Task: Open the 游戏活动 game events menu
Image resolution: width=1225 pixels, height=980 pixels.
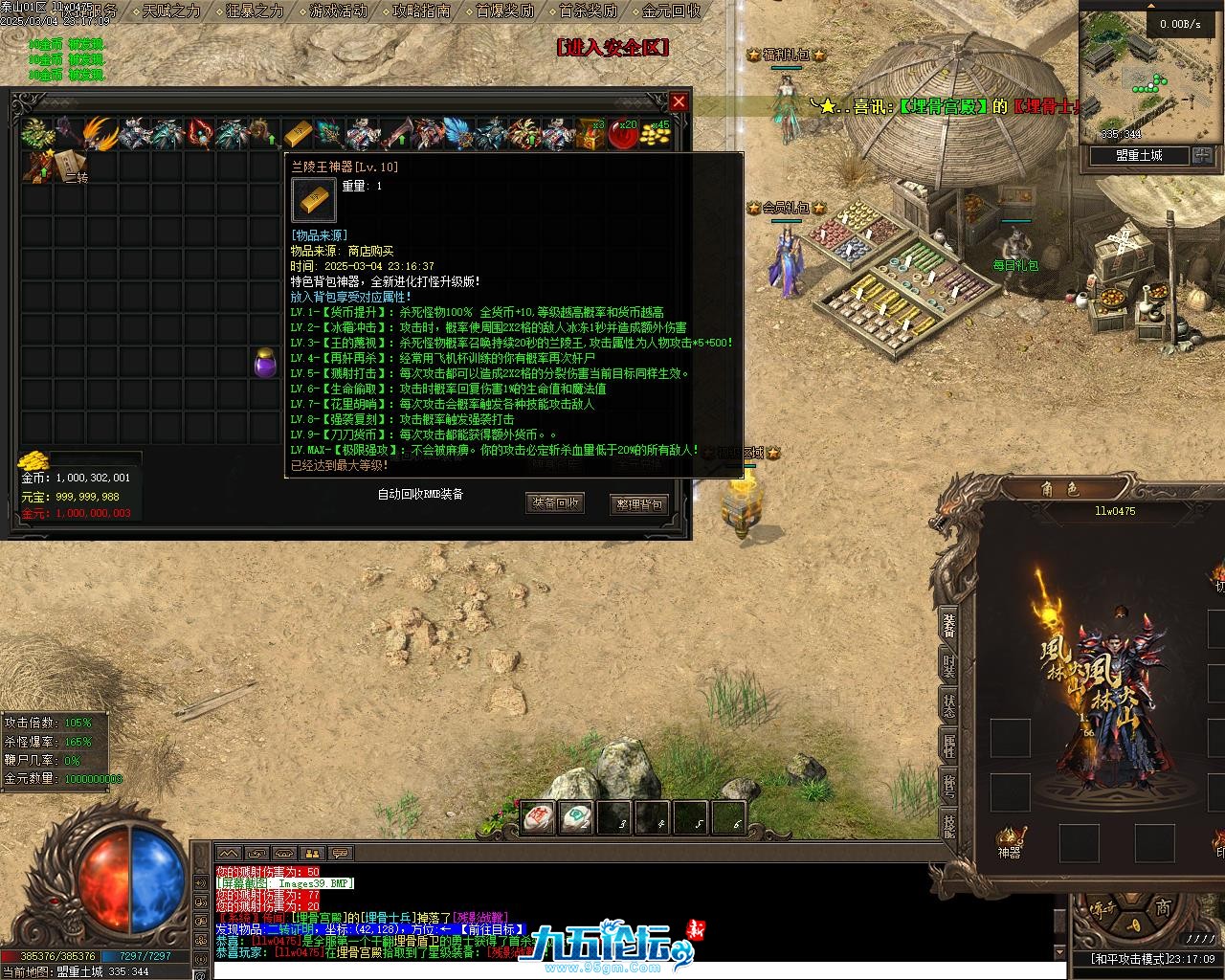Action: [338, 11]
